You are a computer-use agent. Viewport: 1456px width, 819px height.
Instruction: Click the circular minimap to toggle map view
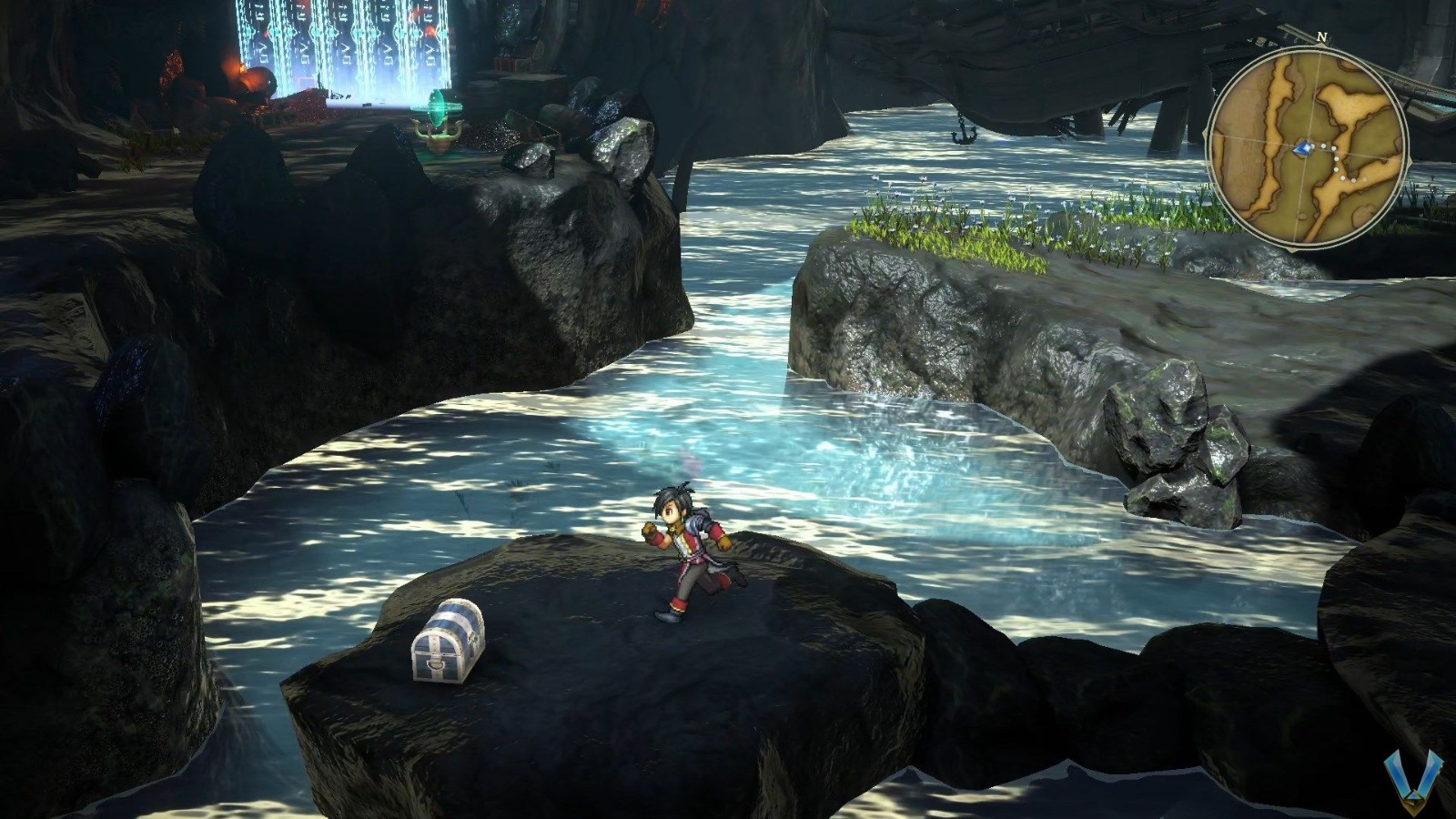[x=1308, y=144]
